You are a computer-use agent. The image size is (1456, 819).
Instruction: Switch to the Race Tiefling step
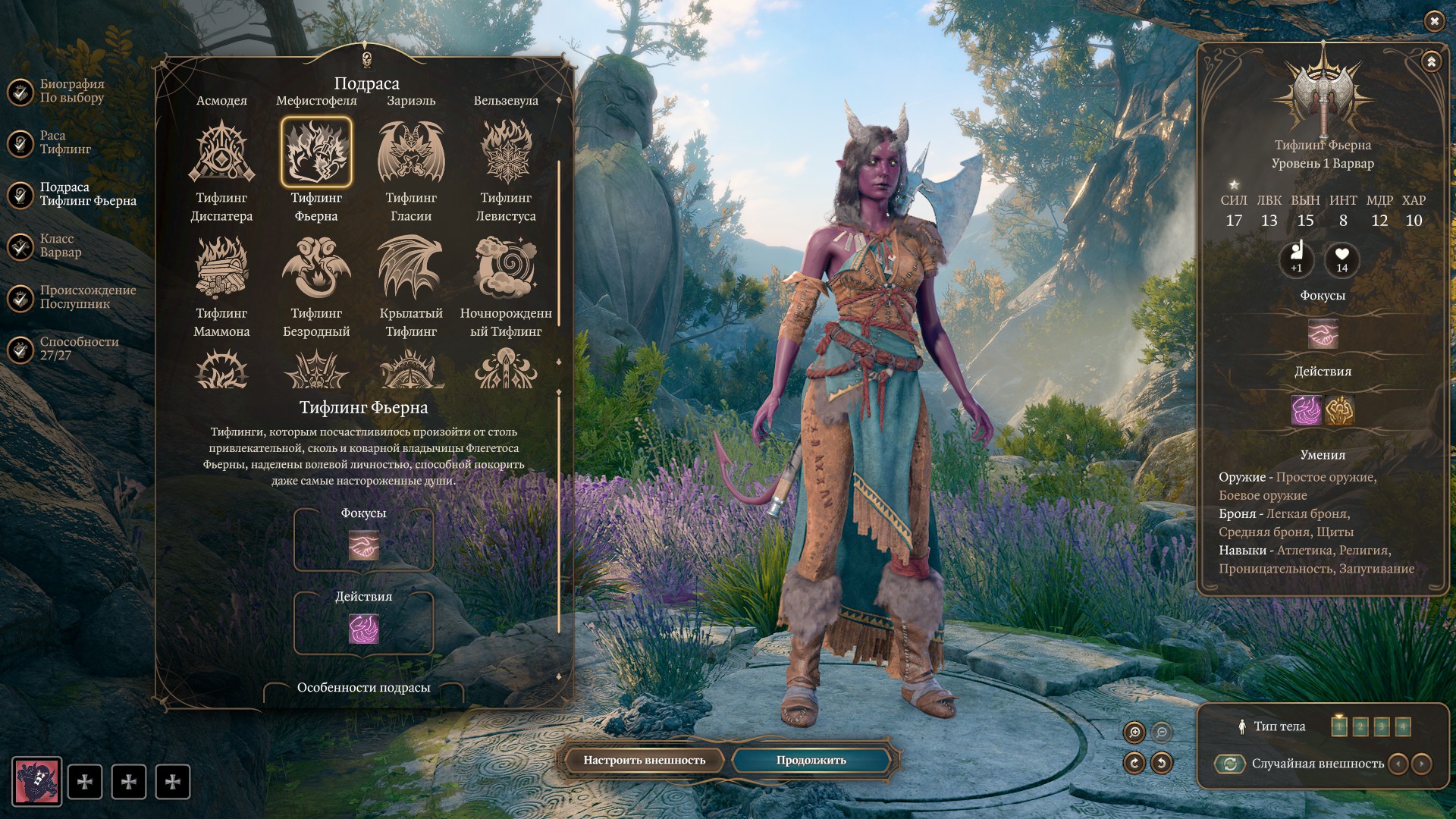tap(65, 143)
